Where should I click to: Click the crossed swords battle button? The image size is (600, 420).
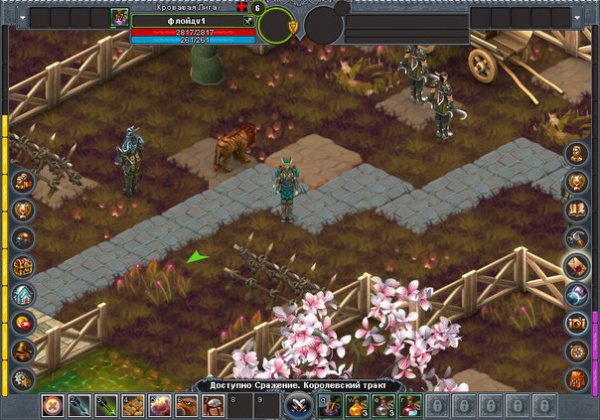coord(298,406)
